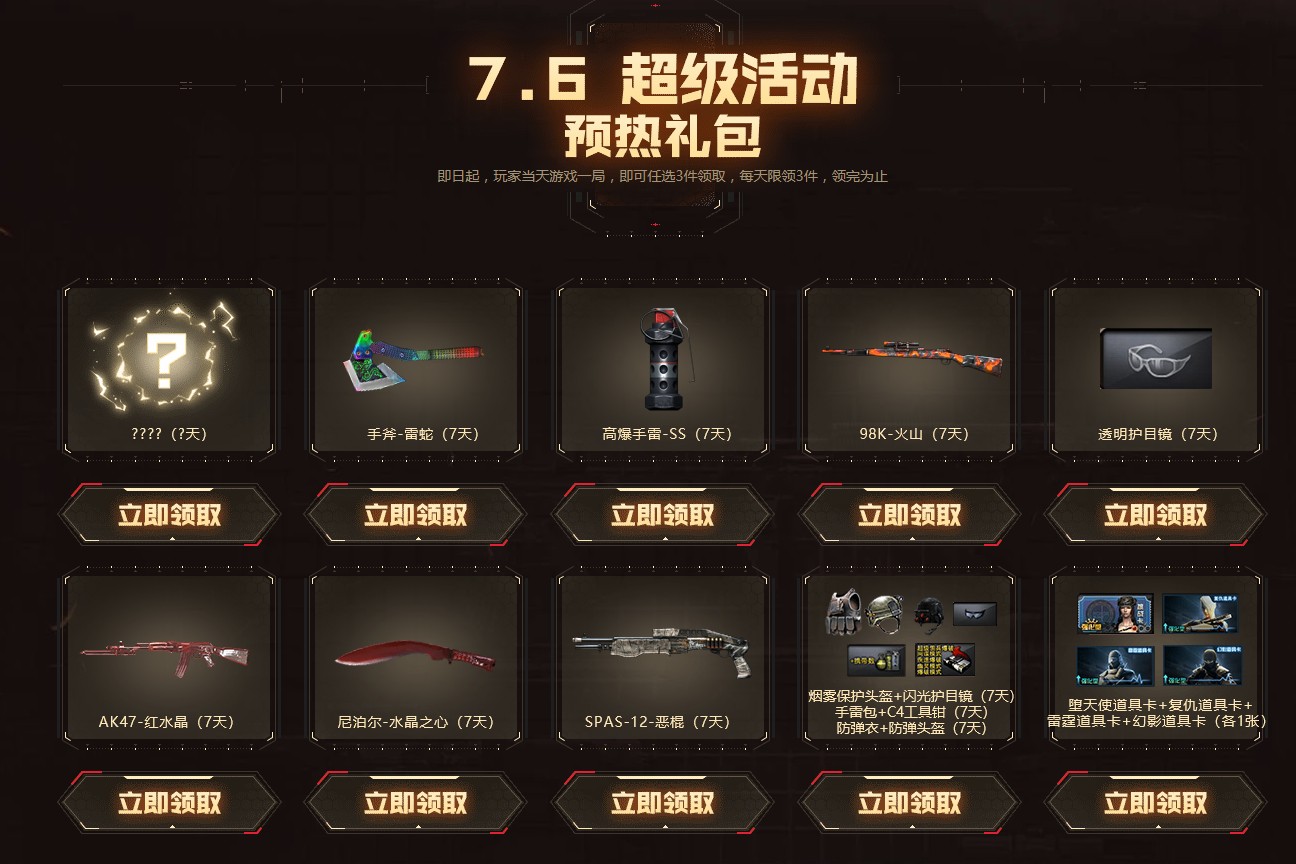Click the 尼泊尔-水晶之心 knife image
Image resolution: width=1296 pixels, height=864 pixels.
point(415,650)
